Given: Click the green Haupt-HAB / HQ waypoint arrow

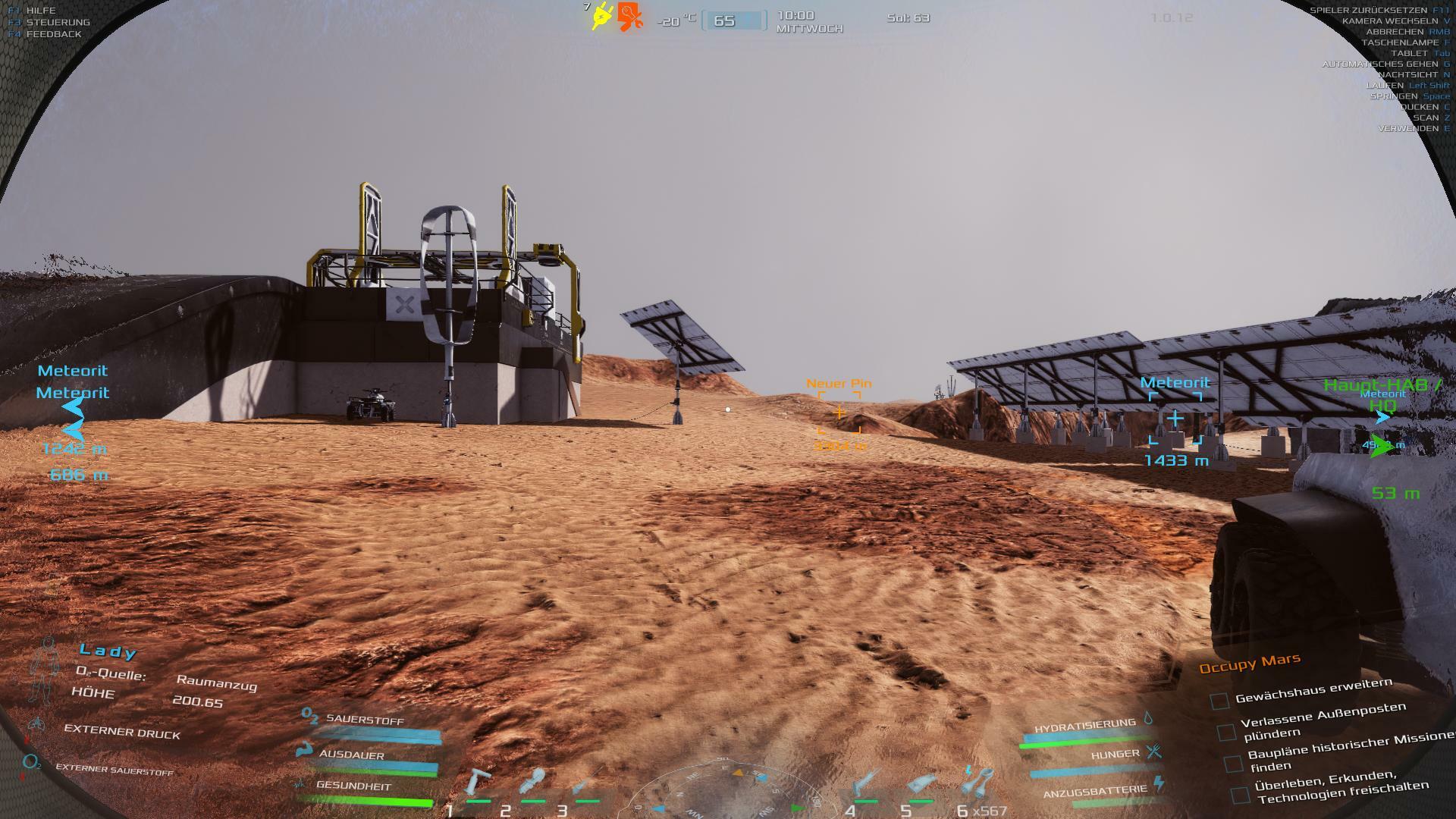Looking at the screenshot, I should pos(1382,447).
